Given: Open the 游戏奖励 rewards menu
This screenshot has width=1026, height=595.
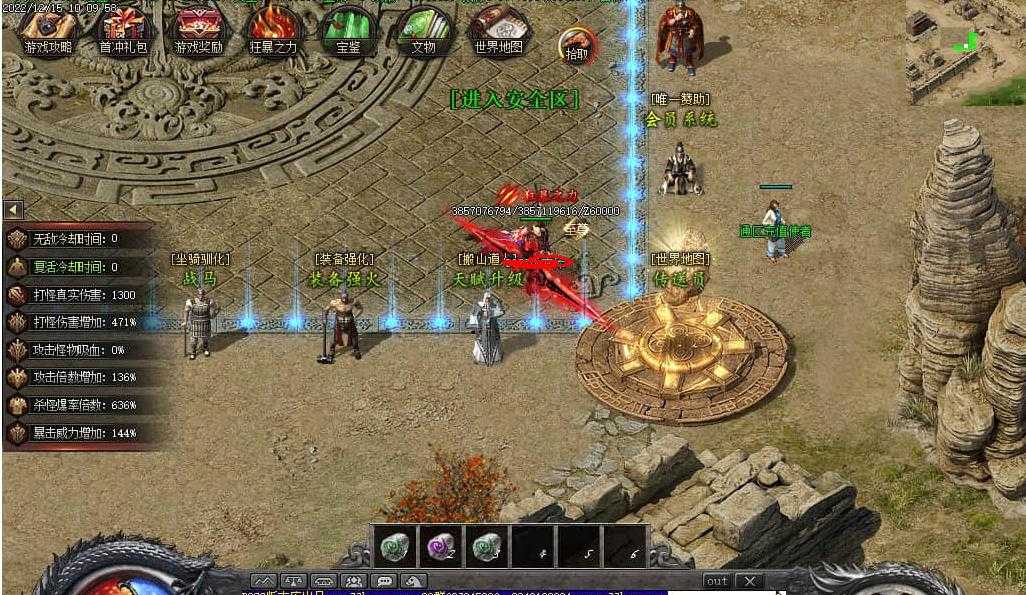Looking at the screenshot, I should coord(198,30).
